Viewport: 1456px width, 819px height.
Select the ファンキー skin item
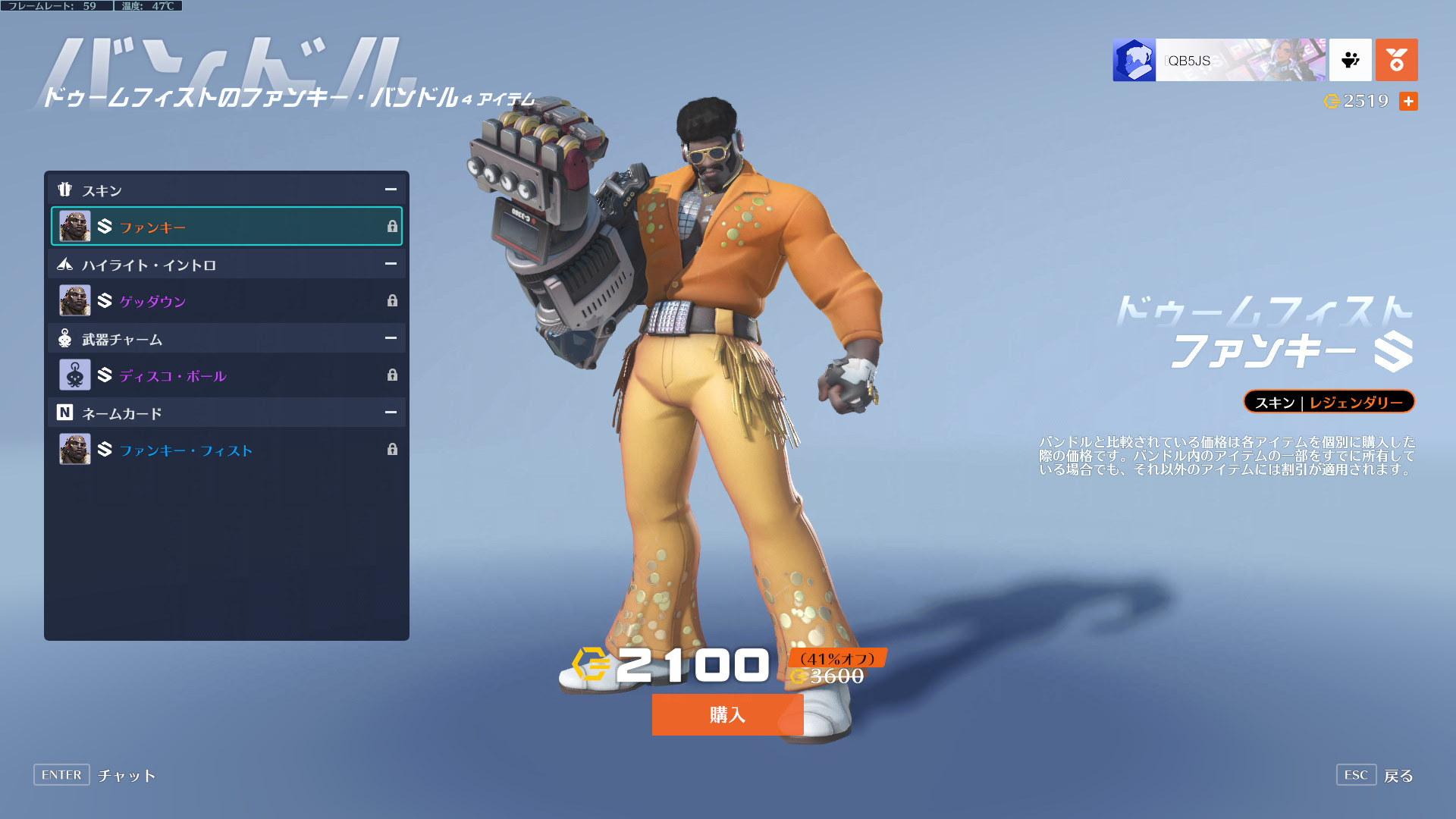click(x=226, y=227)
